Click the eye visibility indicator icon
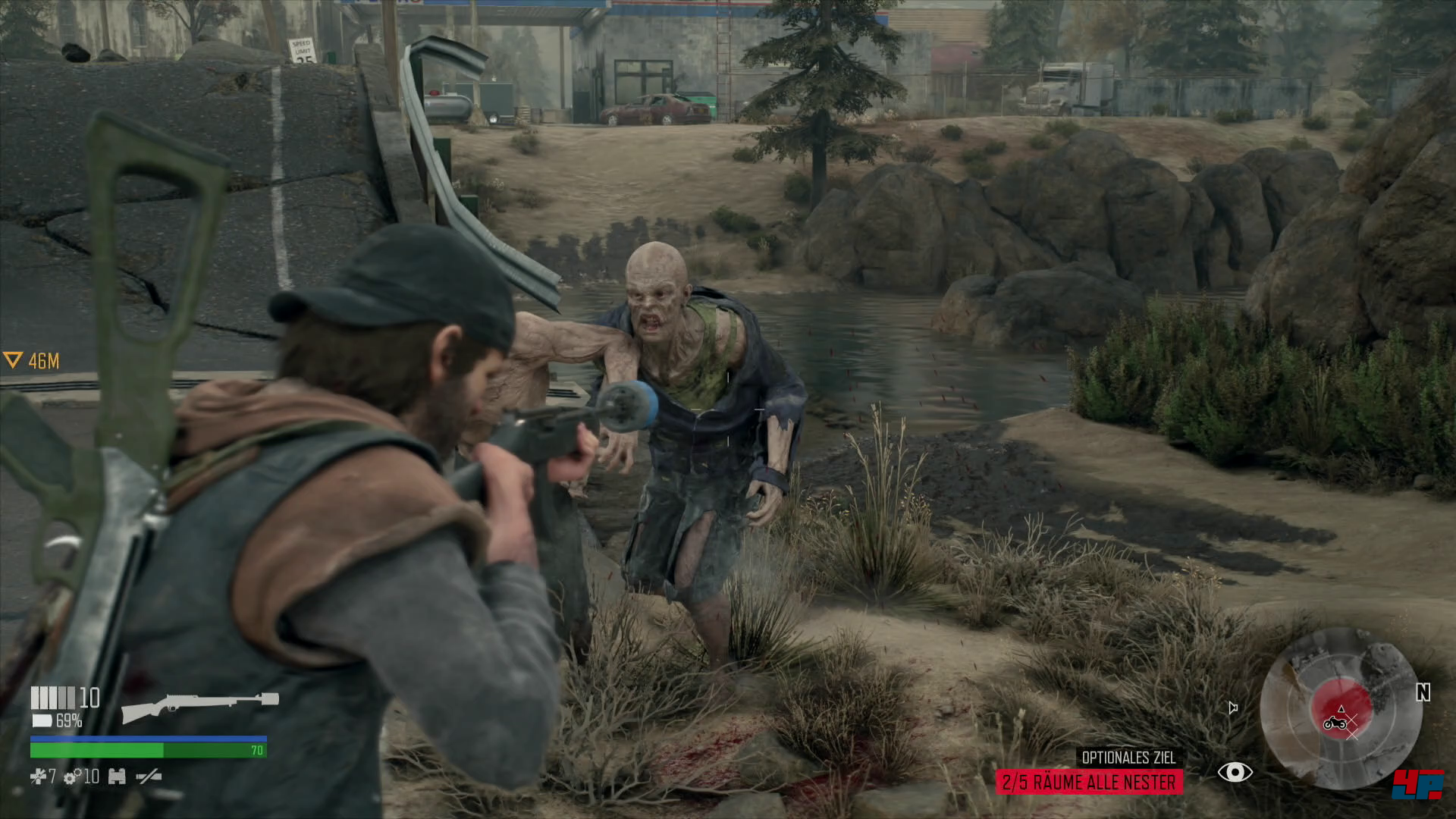1456x819 pixels. coord(1235,773)
